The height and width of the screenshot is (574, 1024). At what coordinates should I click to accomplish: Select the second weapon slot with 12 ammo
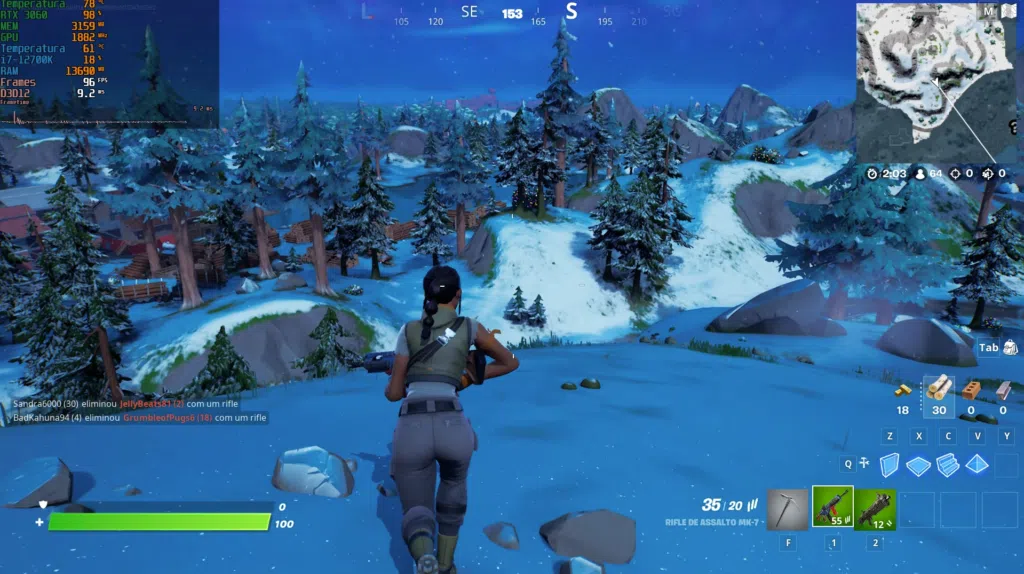(875, 508)
